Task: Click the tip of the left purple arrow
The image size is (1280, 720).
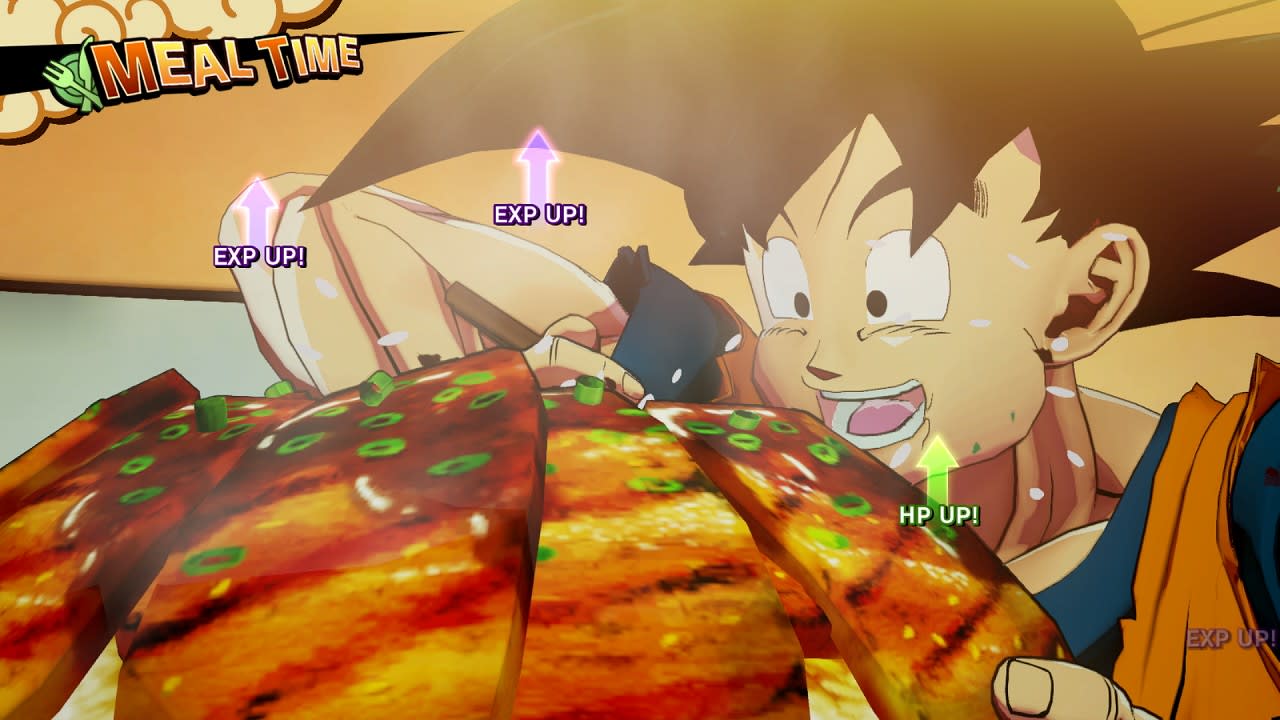Action: [259, 180]
